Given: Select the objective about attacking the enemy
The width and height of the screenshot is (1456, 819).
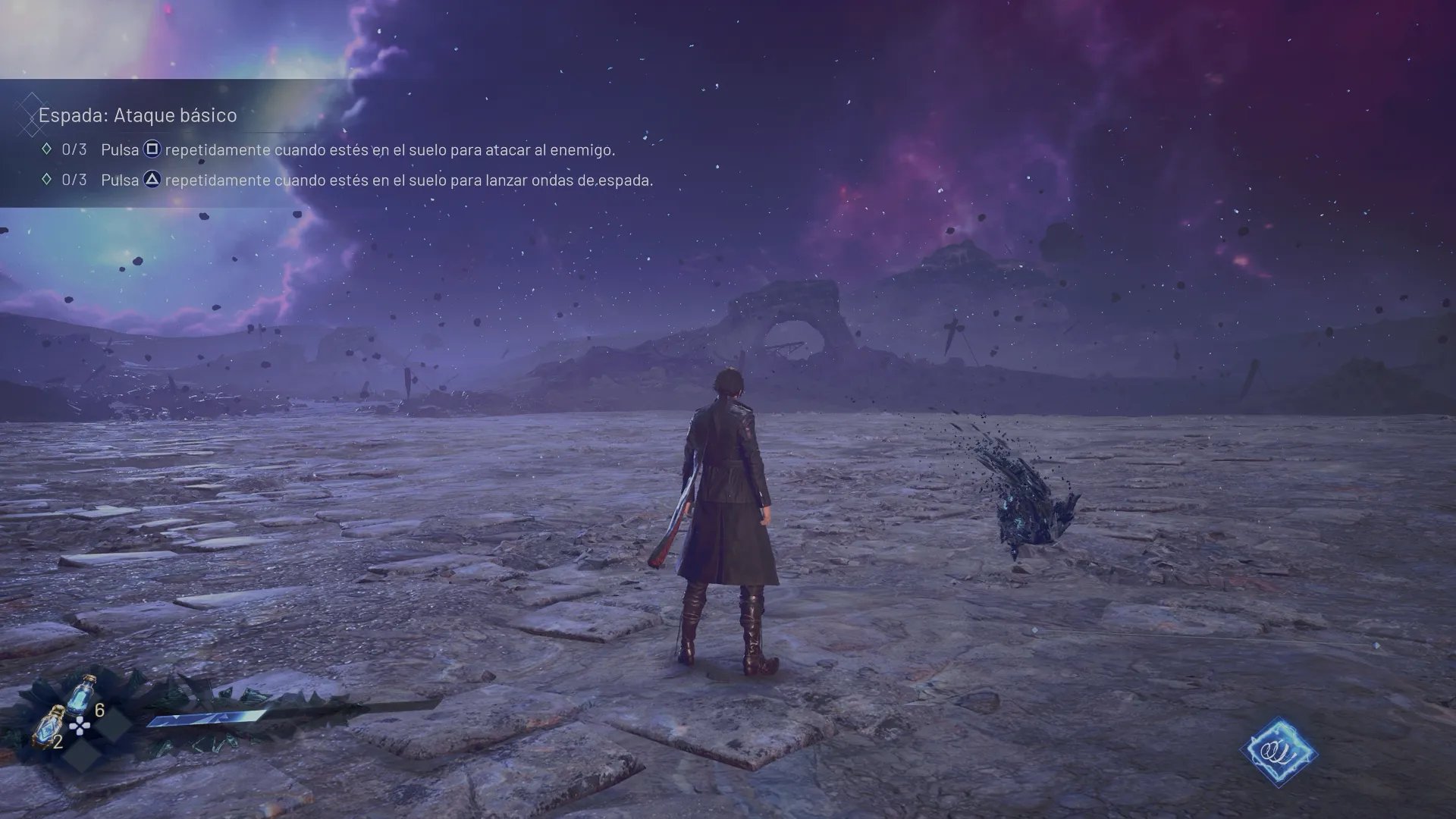Looking at the screenshot, I should [x=357, y=150].
